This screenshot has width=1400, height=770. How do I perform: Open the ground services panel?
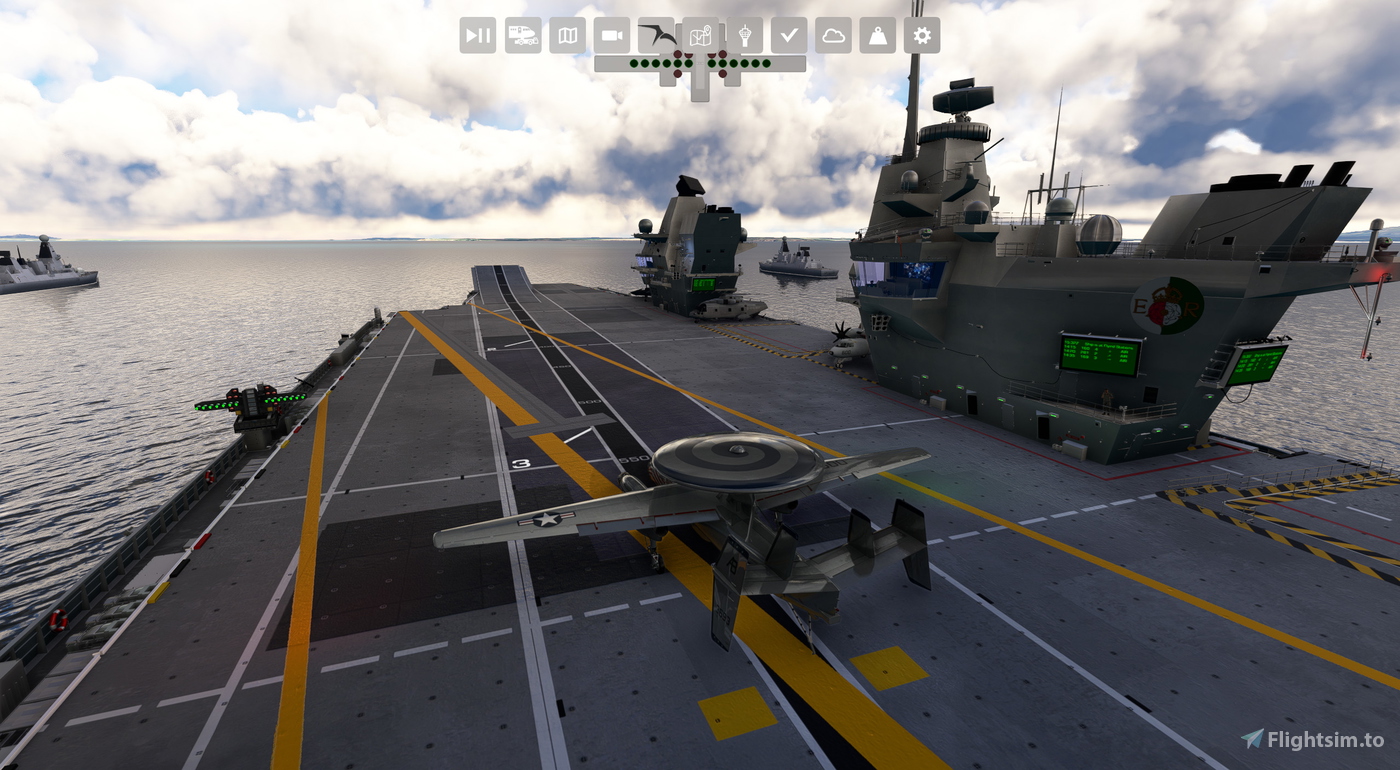[523, 35]
